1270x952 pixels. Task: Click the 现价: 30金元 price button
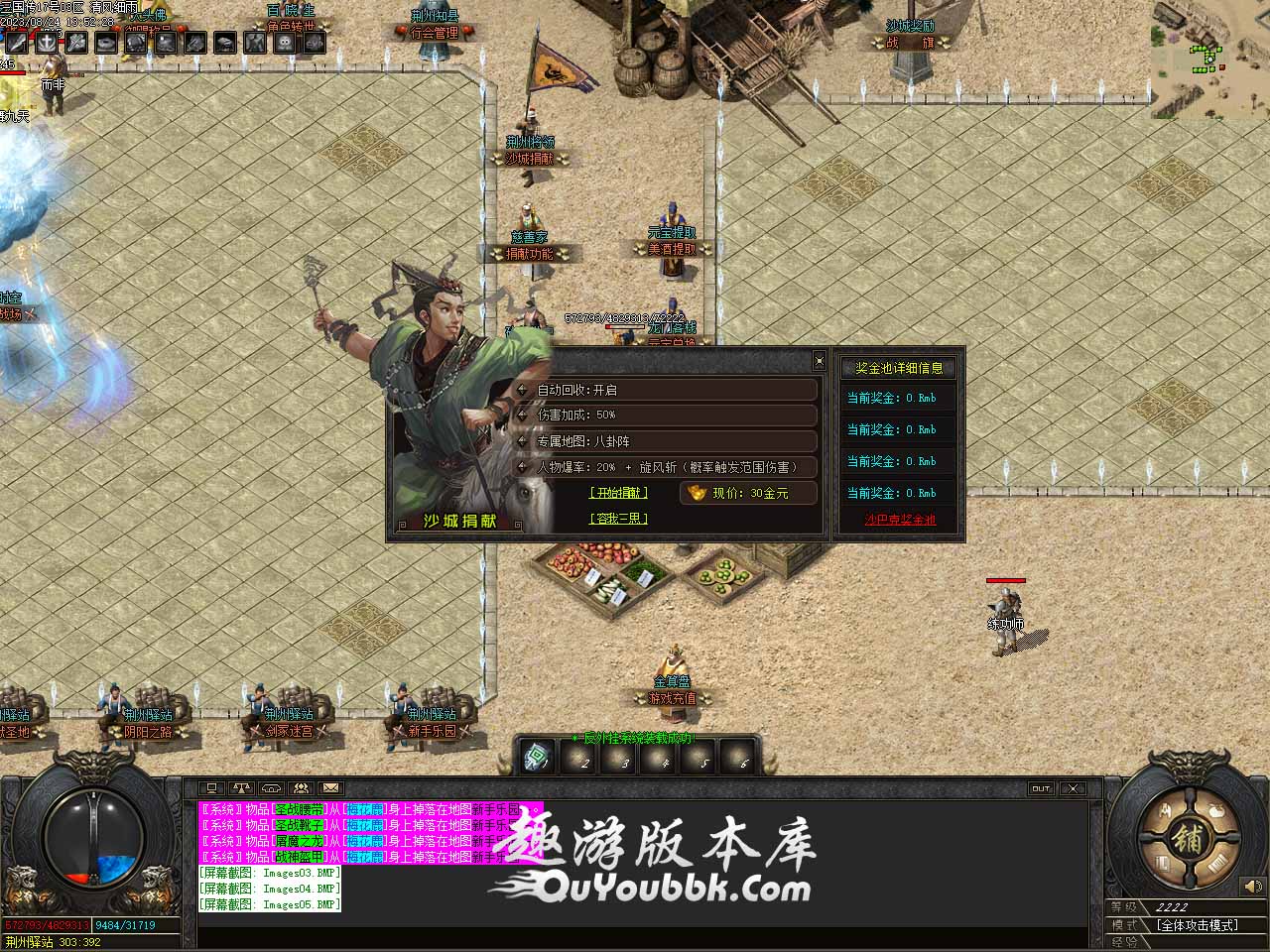point(749,493)
